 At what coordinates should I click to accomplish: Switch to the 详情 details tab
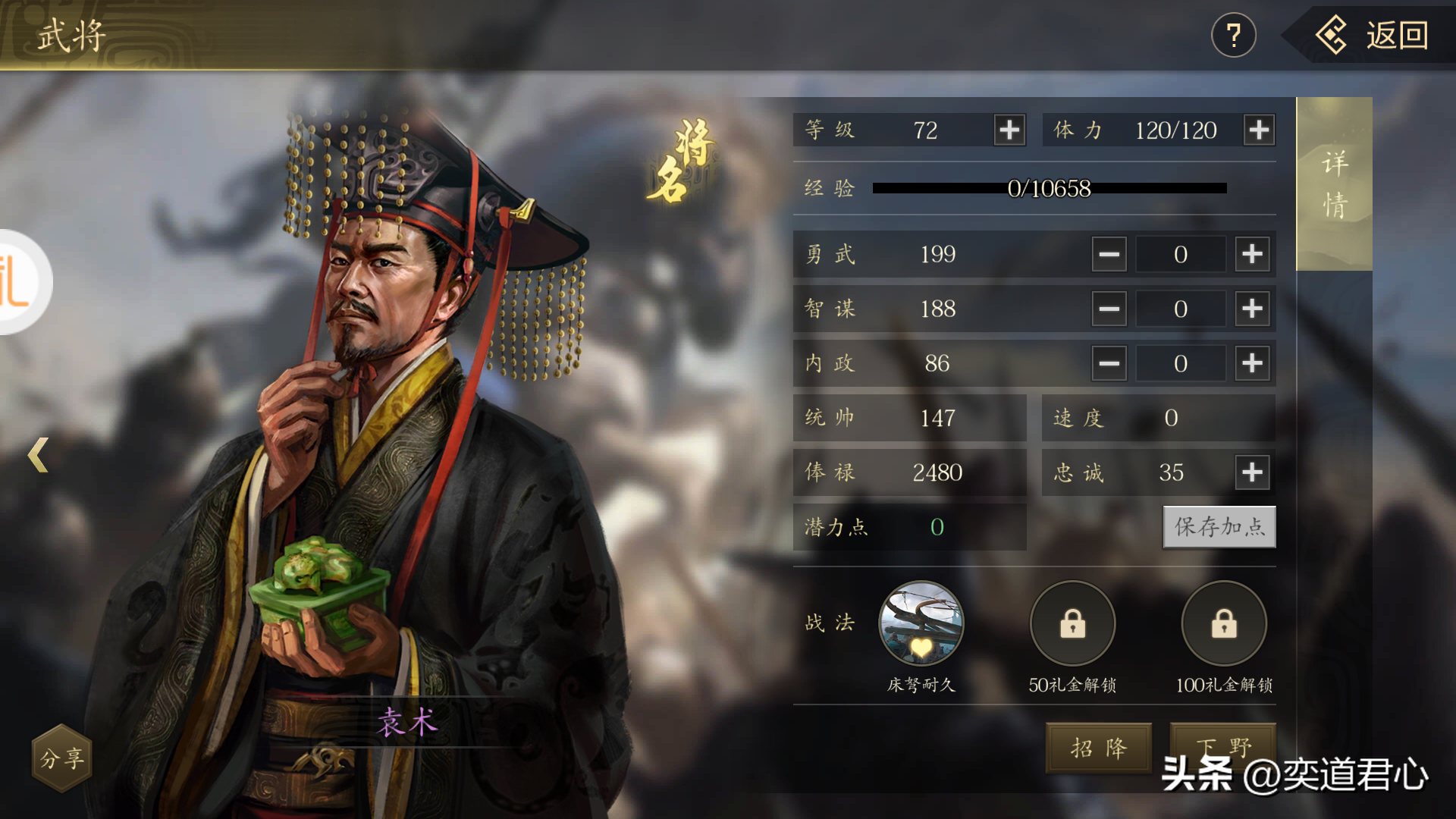[x=1335, y=184]
